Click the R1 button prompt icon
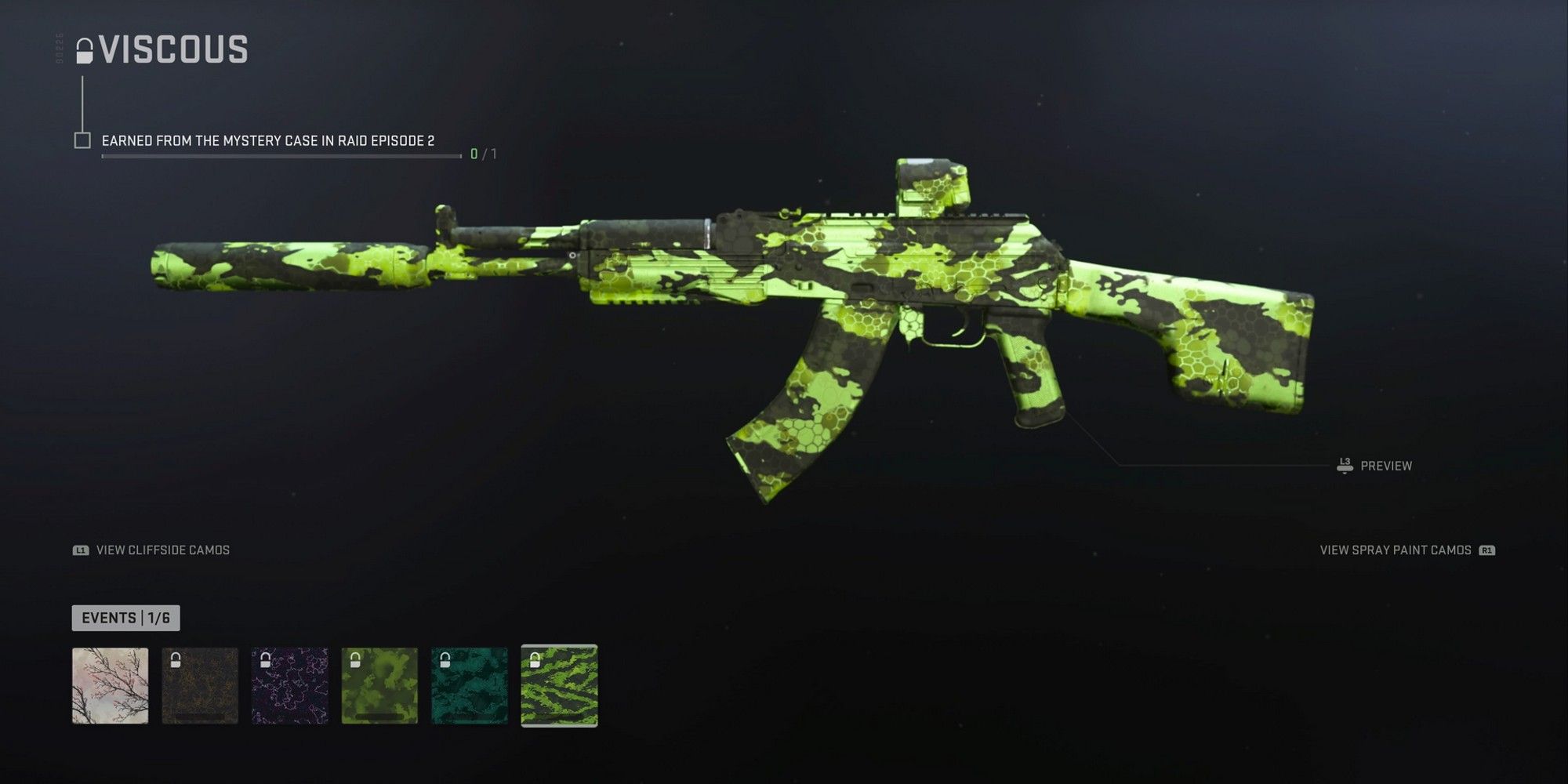The image size is (1568, 784). [x=1486, y=550]
